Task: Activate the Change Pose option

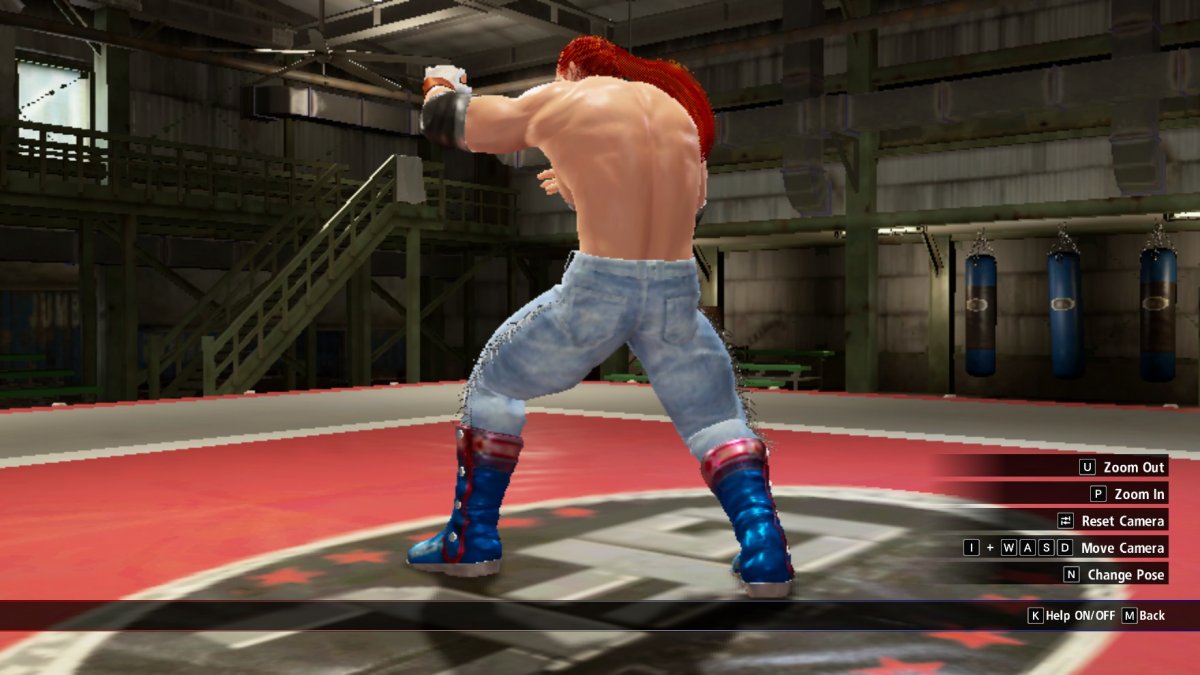Action: [x=1125, y=575]
